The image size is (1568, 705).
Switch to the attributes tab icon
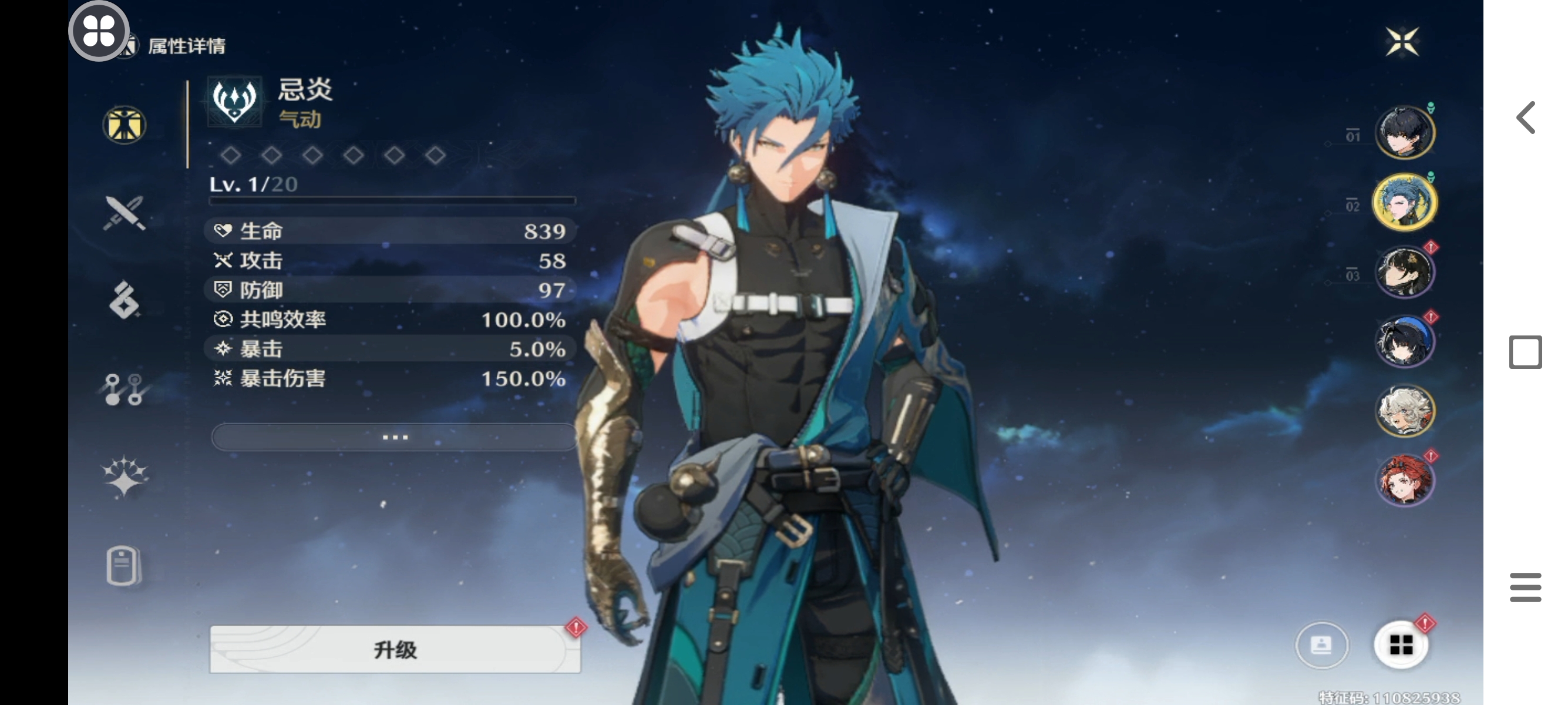(x=124, y=125)
